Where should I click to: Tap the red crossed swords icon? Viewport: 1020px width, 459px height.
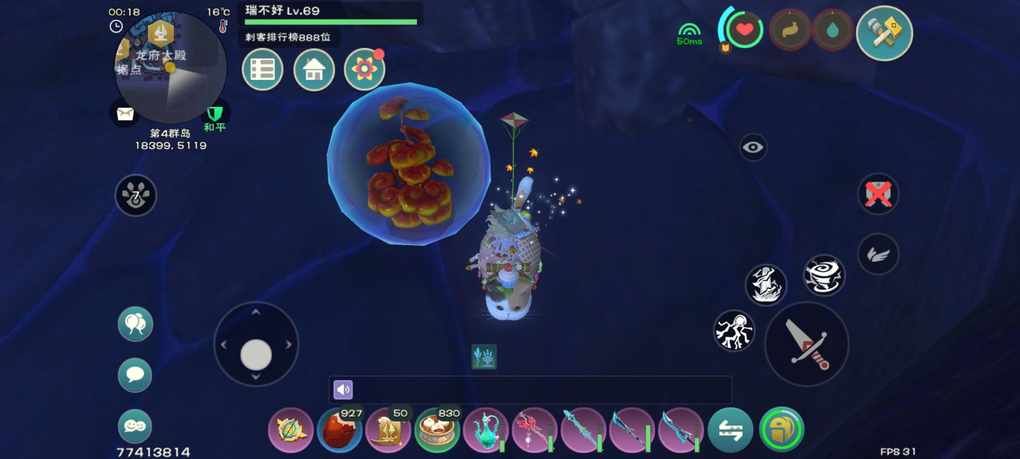point(878,194)
